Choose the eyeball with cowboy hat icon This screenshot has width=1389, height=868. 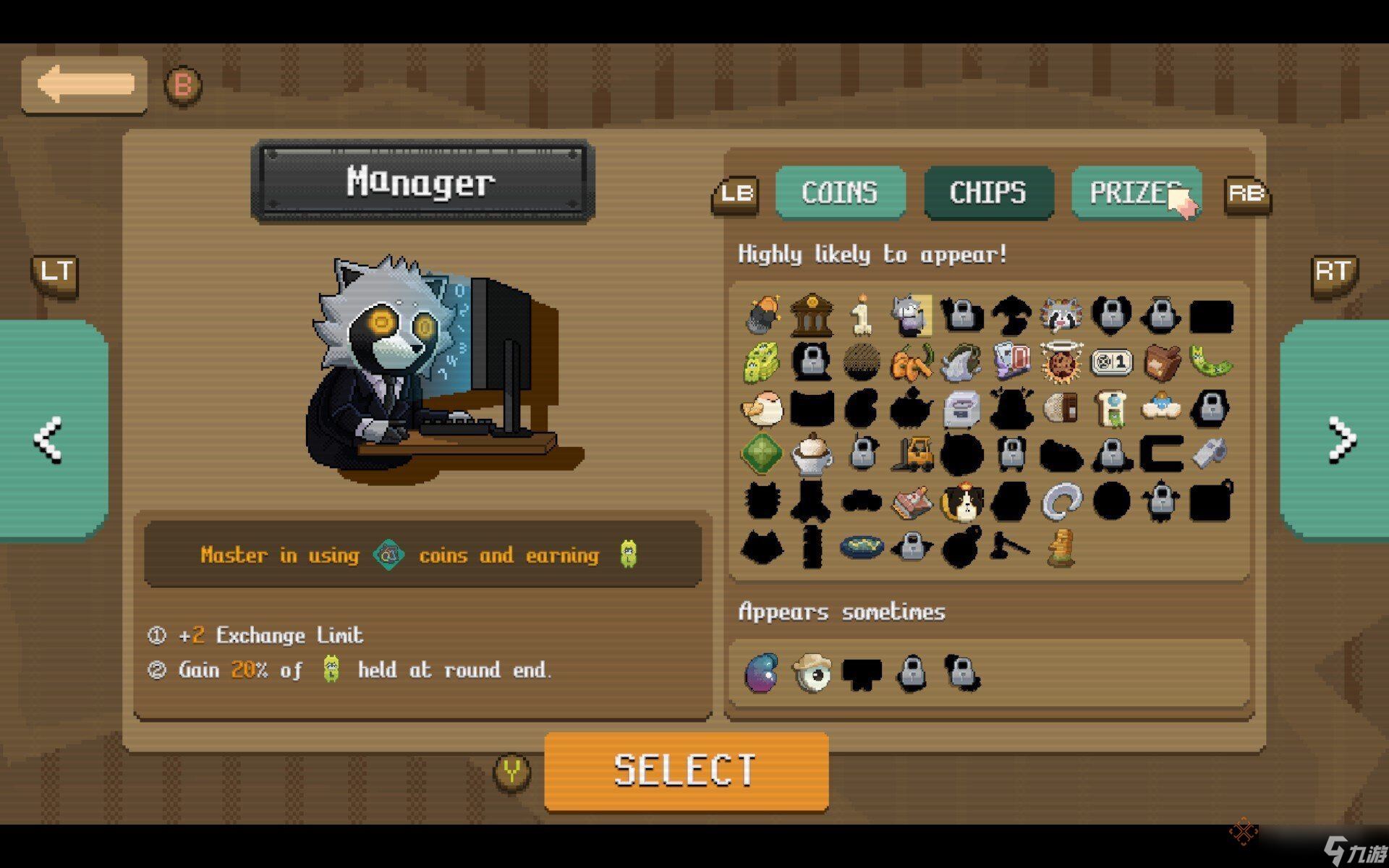click(812, 673)
